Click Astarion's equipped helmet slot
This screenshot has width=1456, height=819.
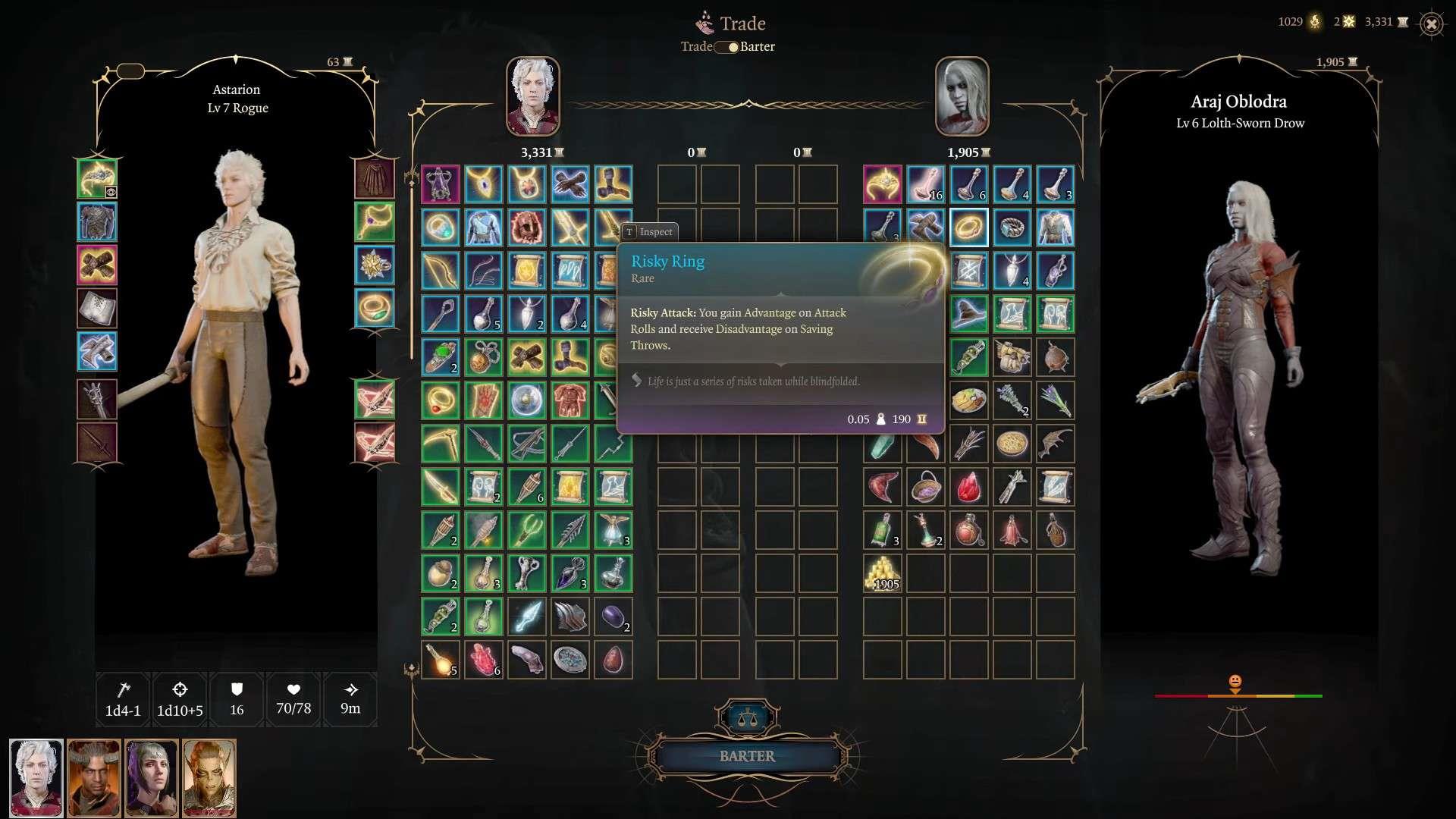[97, 179]
